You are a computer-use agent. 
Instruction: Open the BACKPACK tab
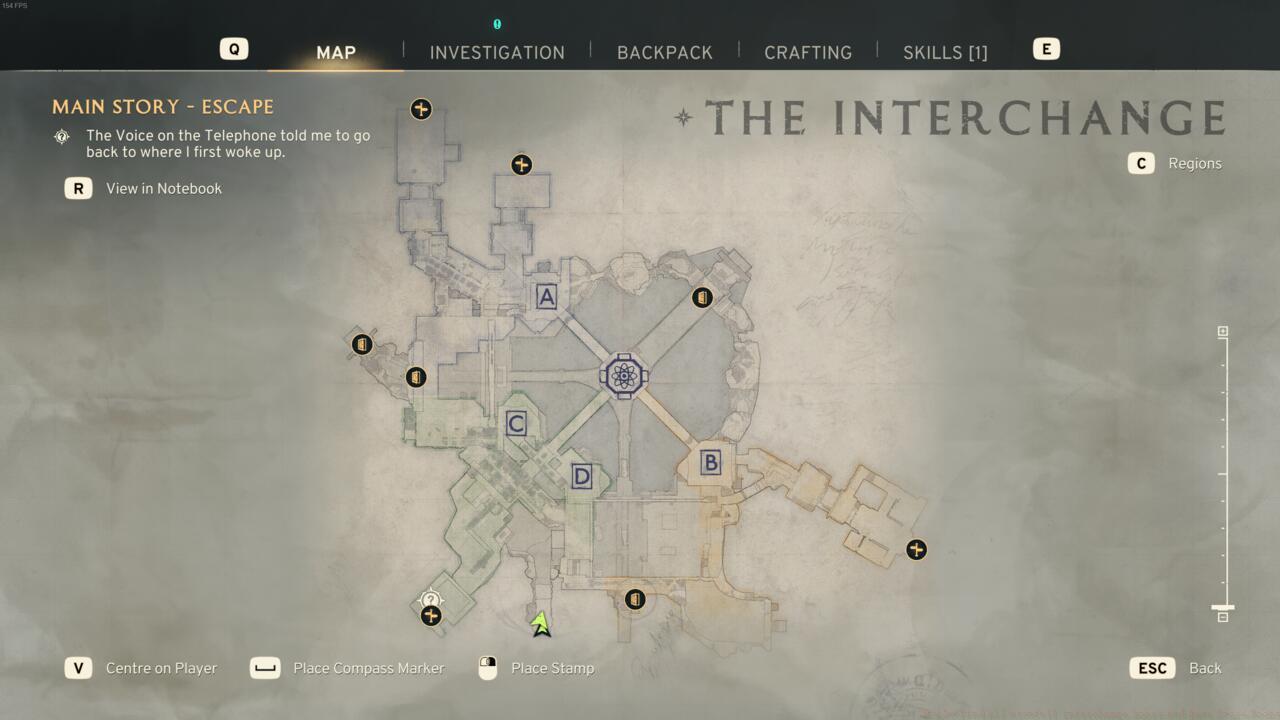664,52
